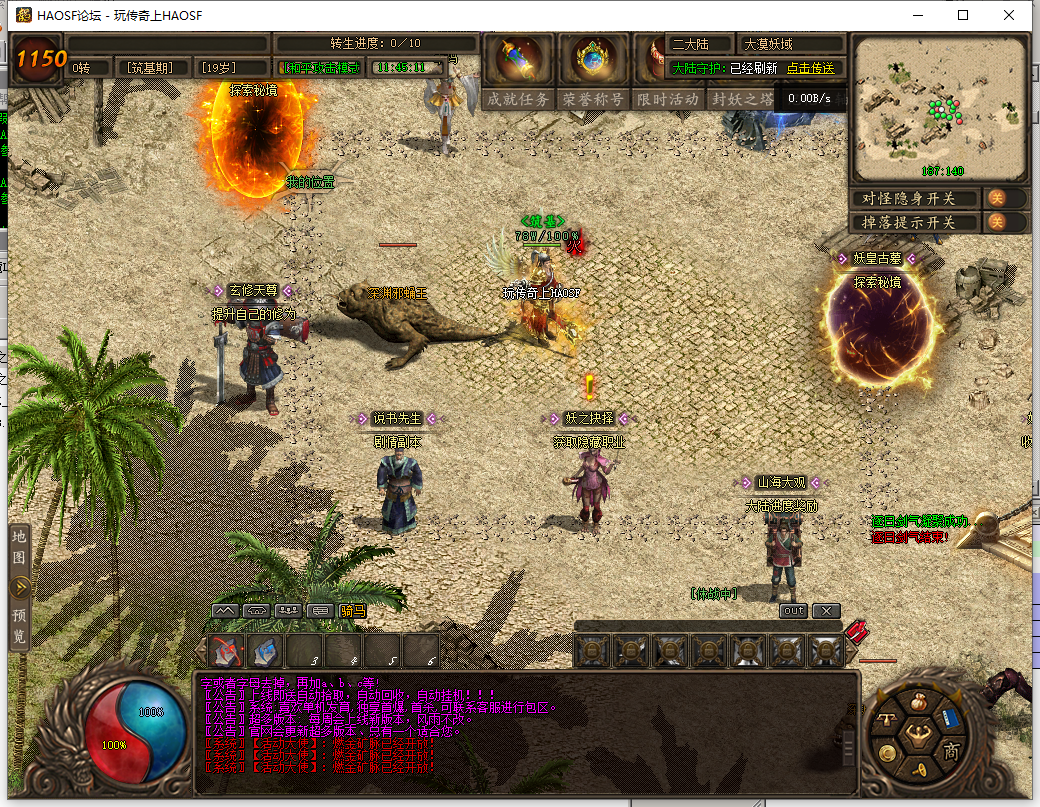Open the blue book icon in round menu
Viewport: 1040px width, 807px height.
[x=950, y=717]
